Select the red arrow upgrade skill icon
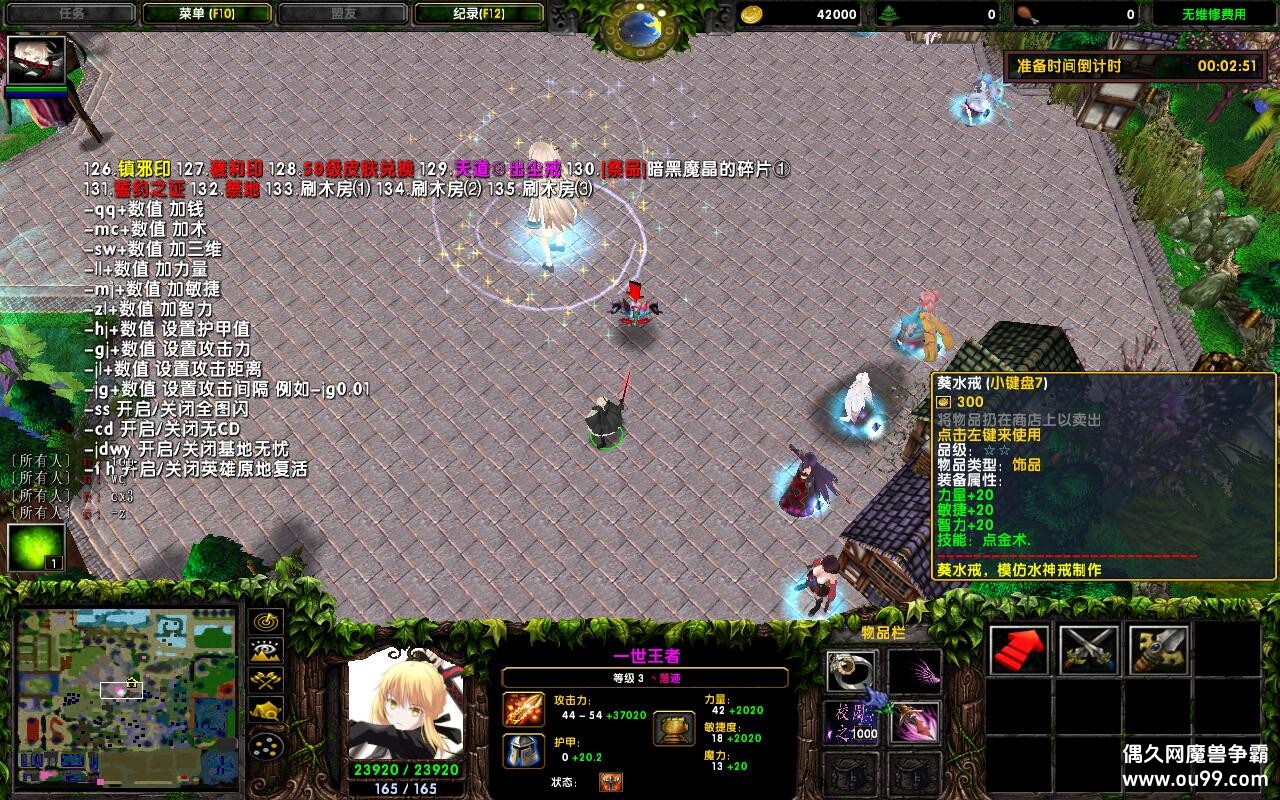This screenshot has width=1280, height=800. (1018, 652)
